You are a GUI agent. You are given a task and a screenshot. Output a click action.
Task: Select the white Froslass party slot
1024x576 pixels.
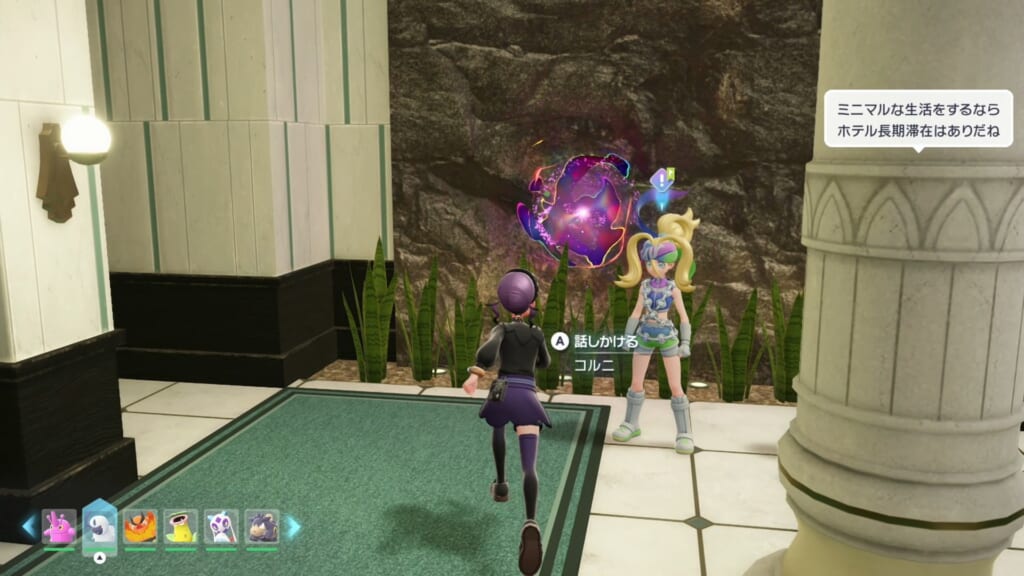click(221, 527)
